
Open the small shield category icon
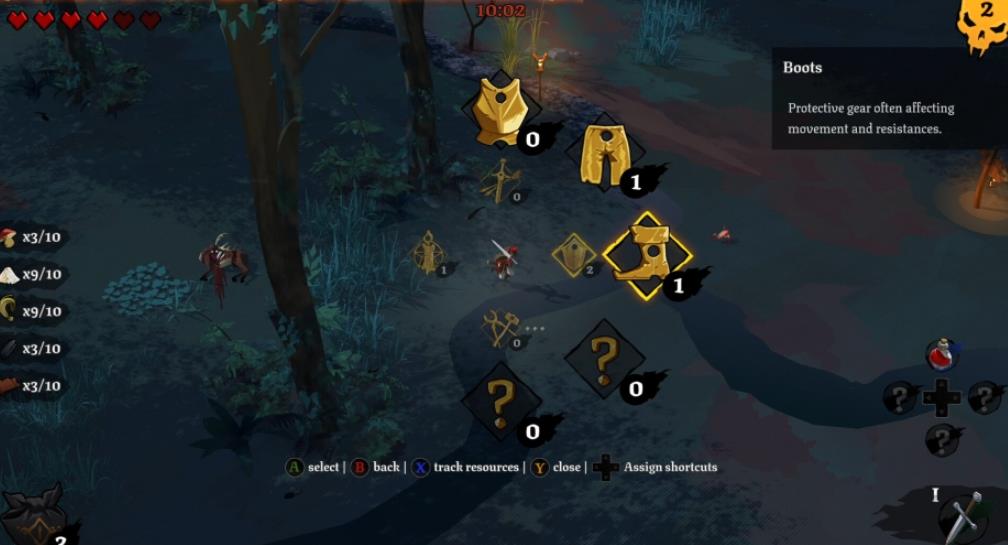573,254
